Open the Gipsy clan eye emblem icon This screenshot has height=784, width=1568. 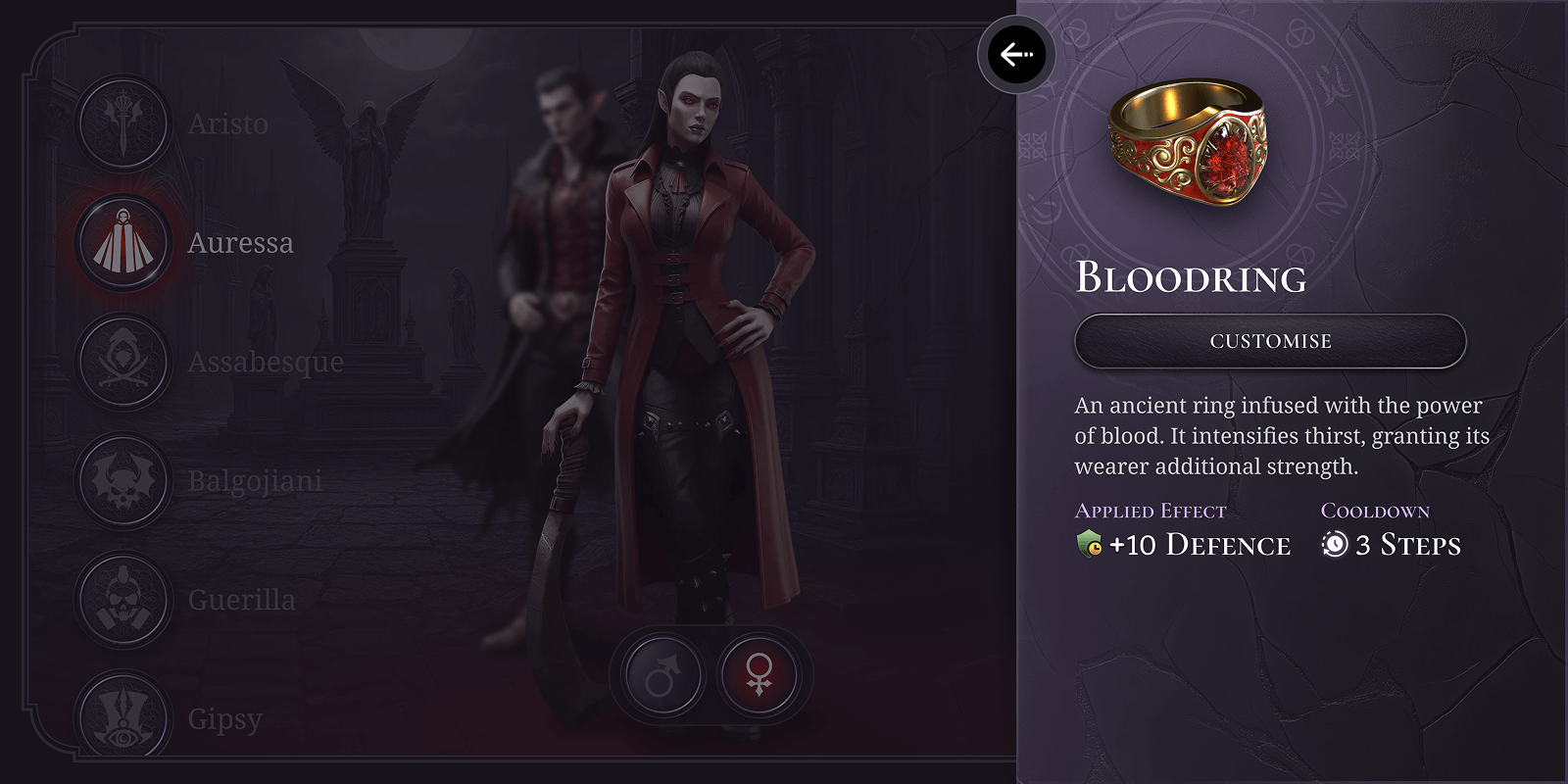(122, 718)
